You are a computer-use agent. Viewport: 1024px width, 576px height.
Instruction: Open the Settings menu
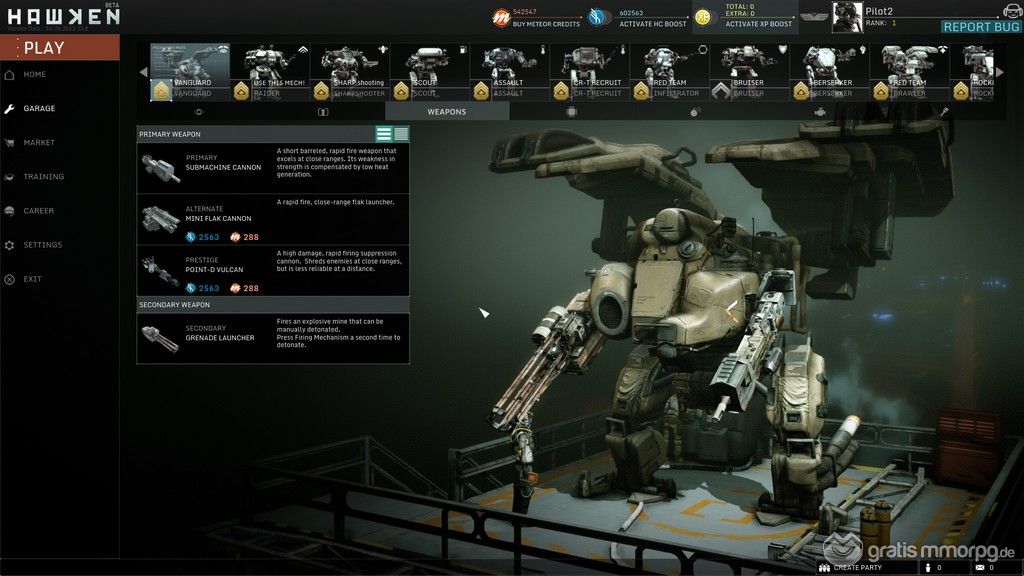tap(42, 245)
